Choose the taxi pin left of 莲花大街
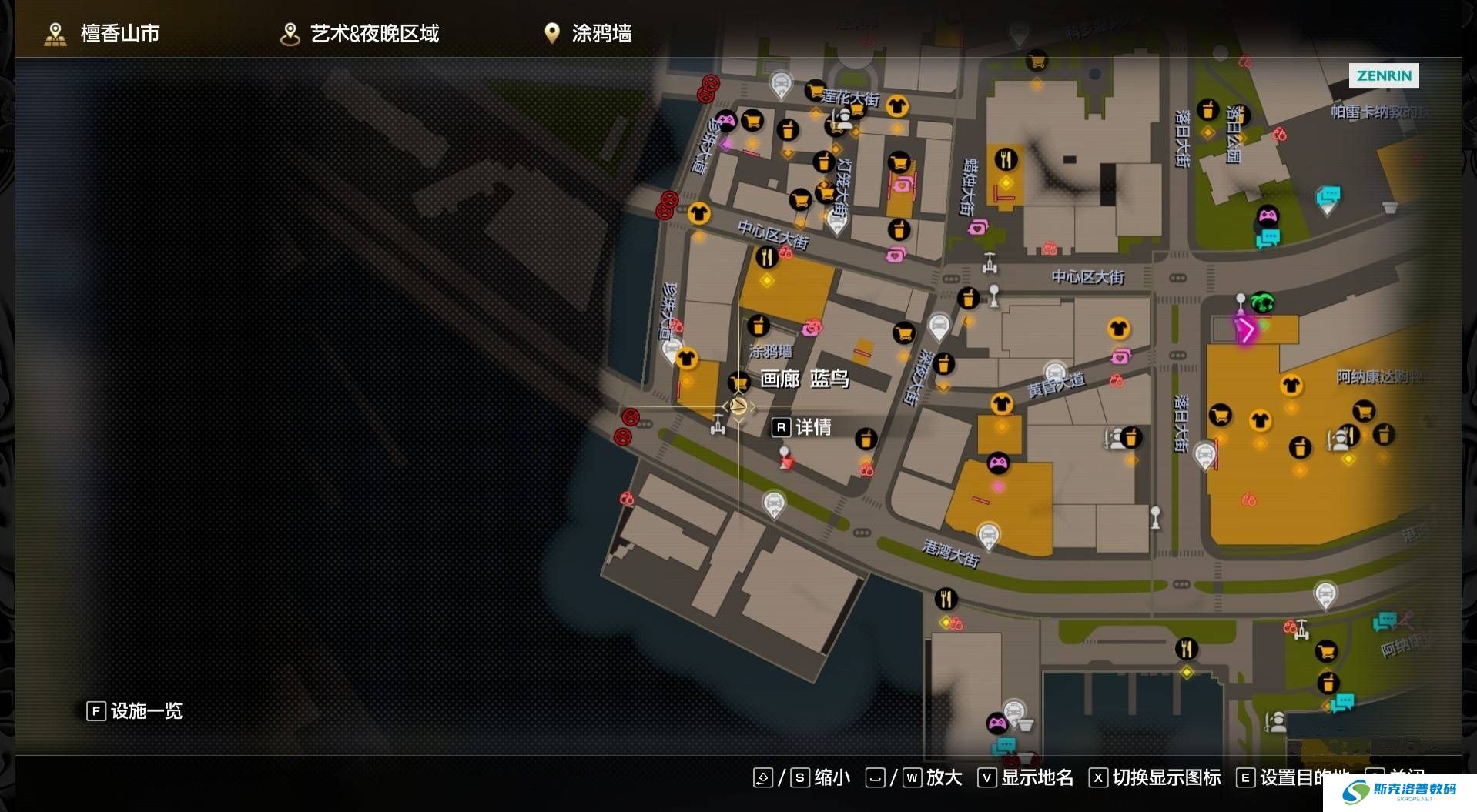Screen dimensions: 1477x812 (x=781, y=85)
